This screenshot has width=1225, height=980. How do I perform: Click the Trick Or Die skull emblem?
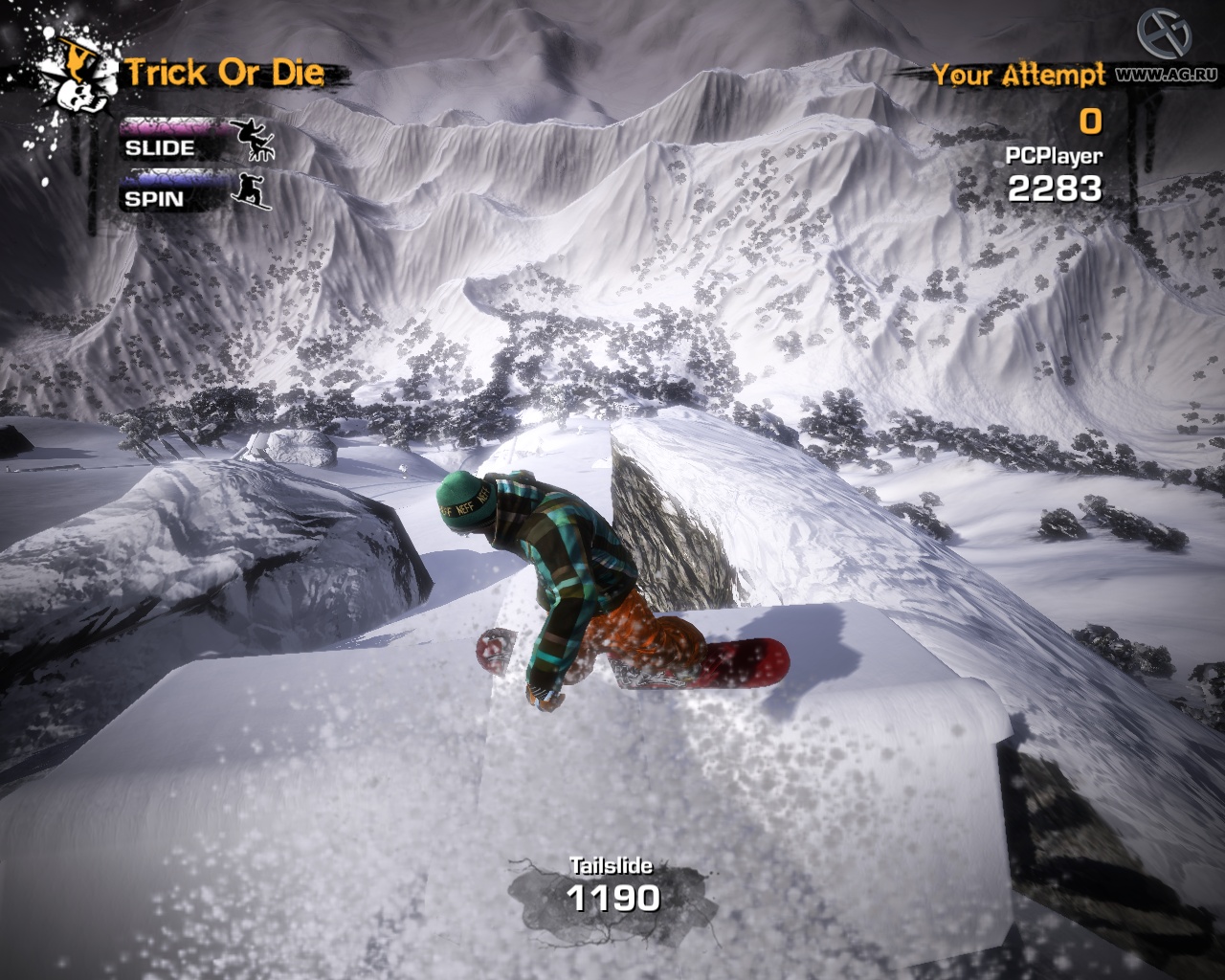[x=73, y=78]
